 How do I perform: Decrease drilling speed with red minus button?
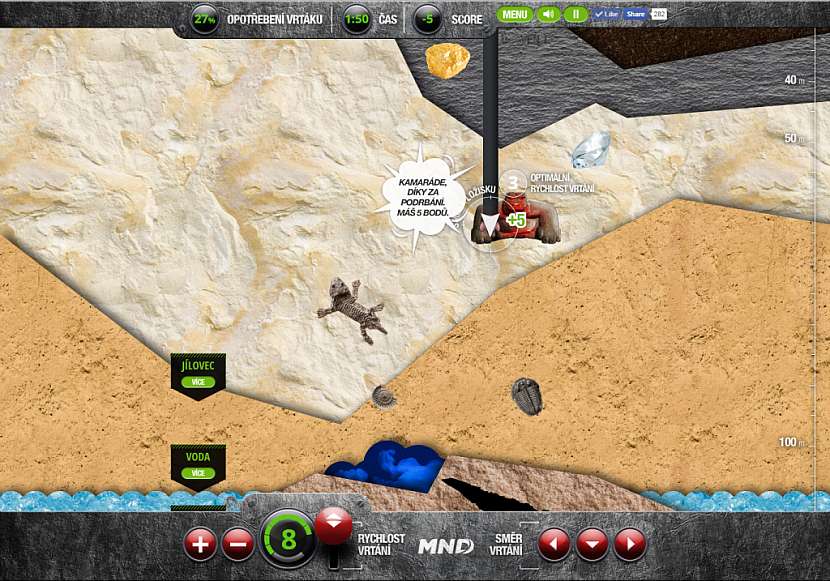pos(238,544)
